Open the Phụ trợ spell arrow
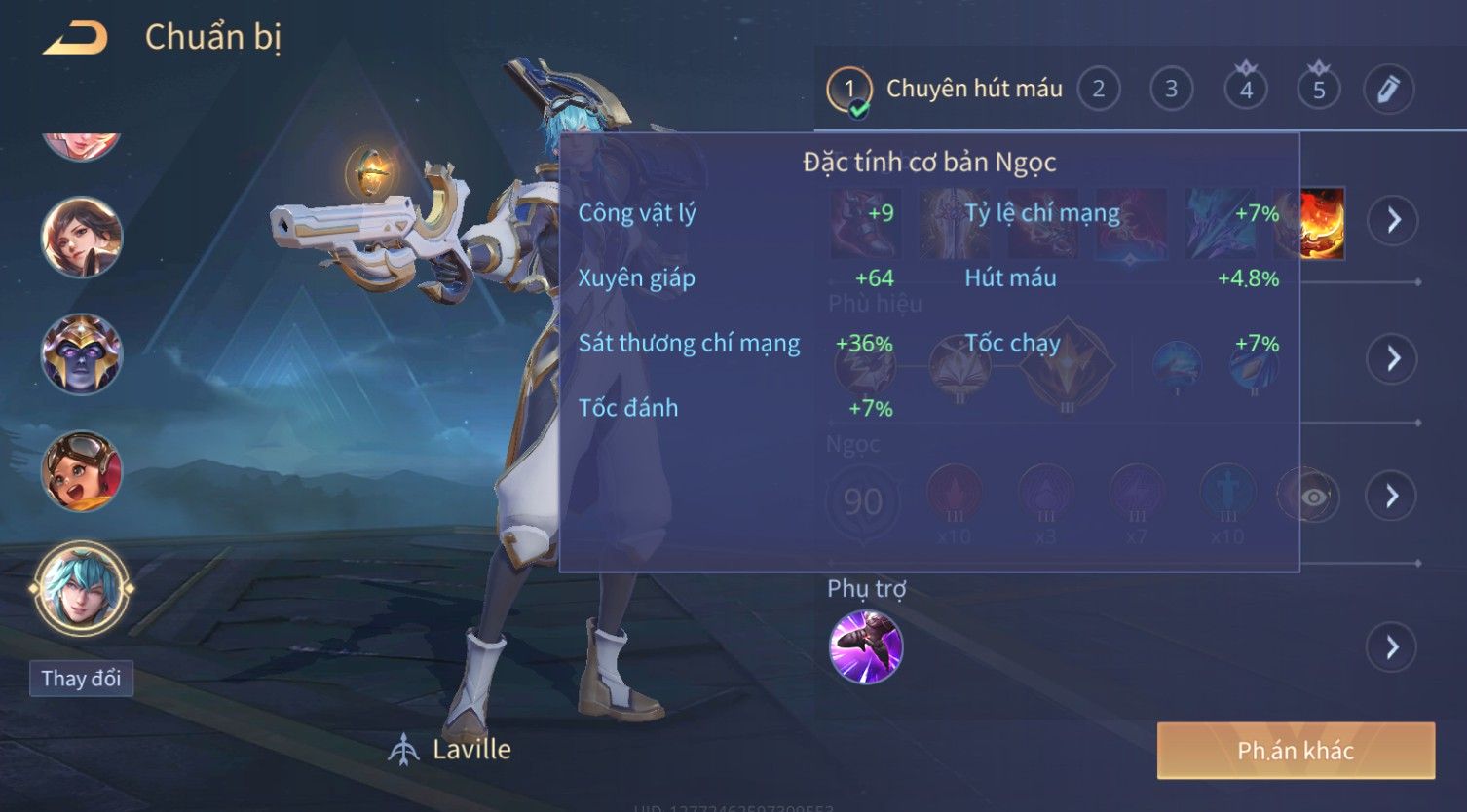This screenshot has height=812, width=1467. [x=1393, y=646]
